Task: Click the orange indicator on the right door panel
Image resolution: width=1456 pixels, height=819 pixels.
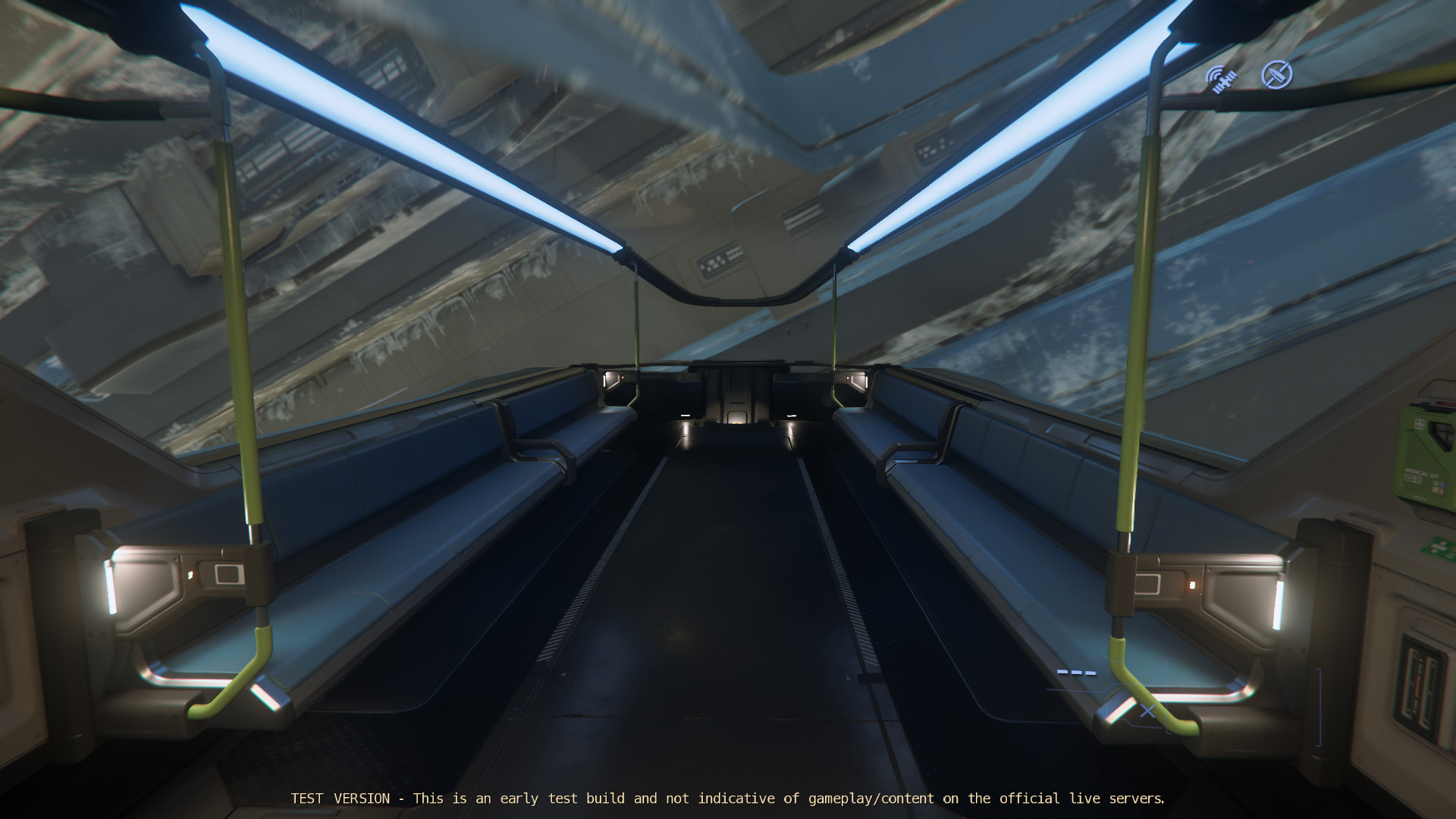Action: click(x=1192, y=585)
